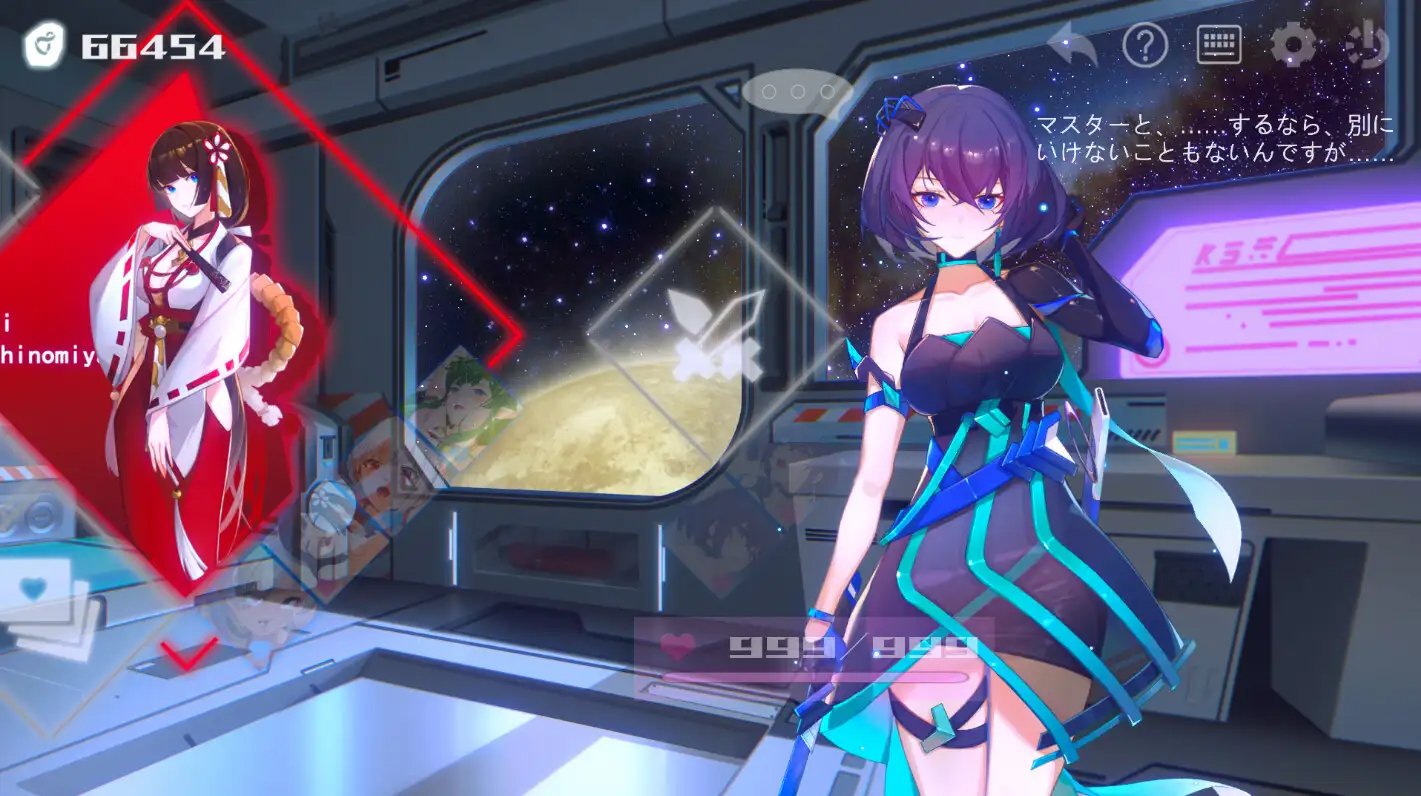Open the keyboard controls icon
The width and height of the screenshot is (1421, 796).
[1219, 45]
